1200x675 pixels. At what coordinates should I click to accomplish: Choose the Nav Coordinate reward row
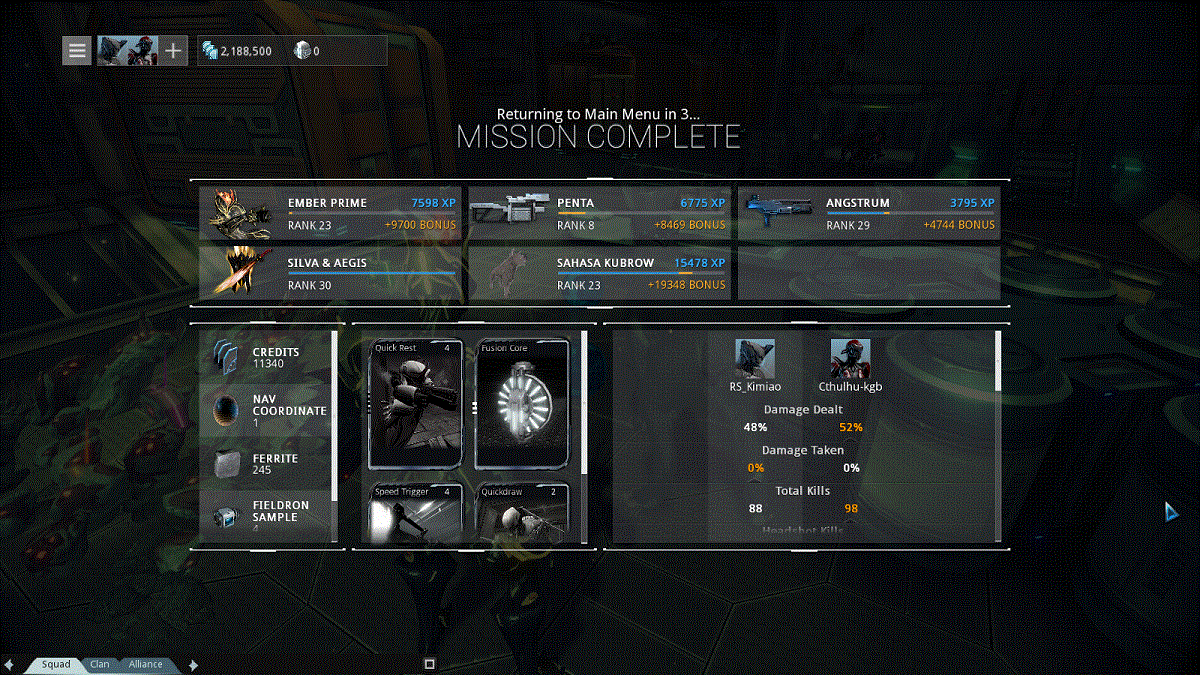tap(266, 410)
